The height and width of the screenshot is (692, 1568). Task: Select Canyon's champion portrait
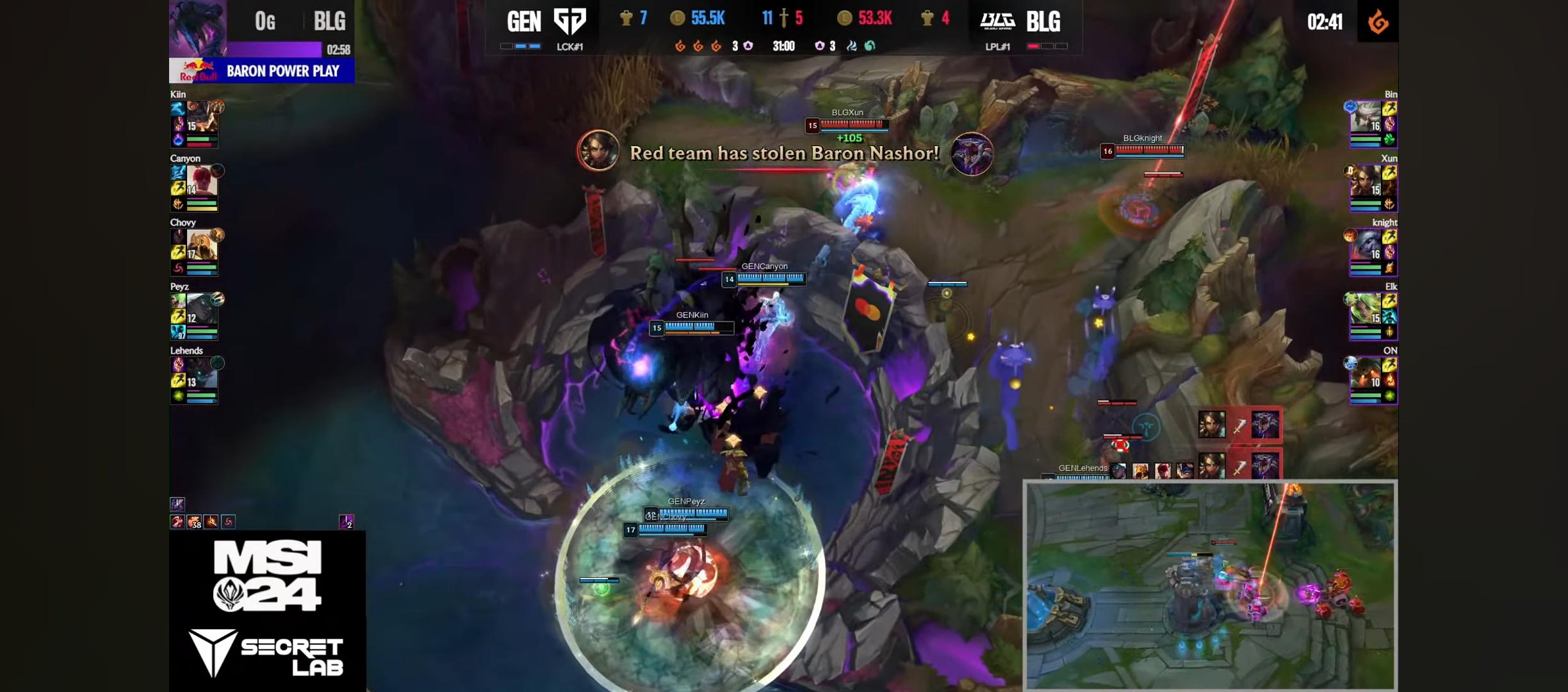202,181
